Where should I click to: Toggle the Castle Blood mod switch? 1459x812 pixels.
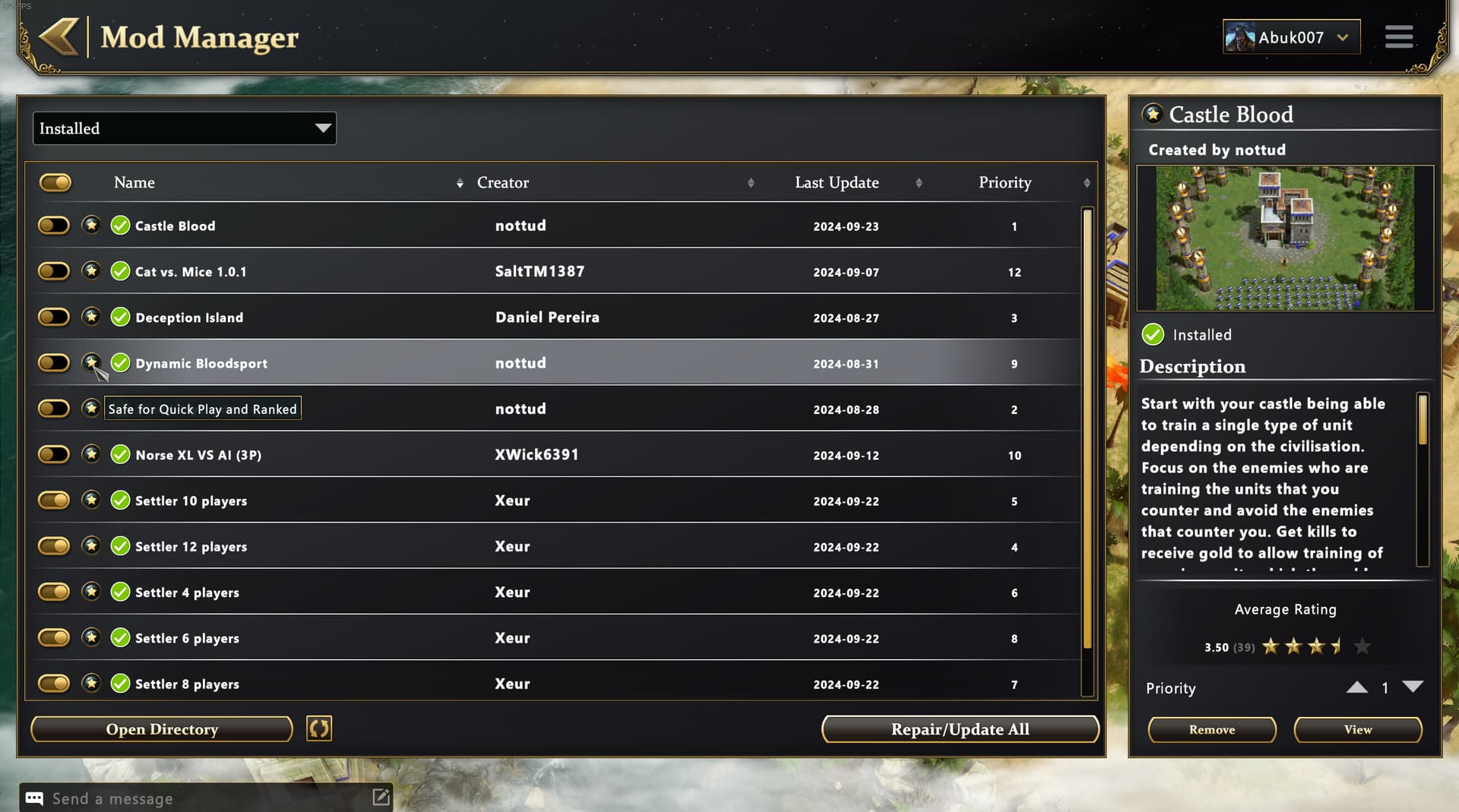coord(54,226)
